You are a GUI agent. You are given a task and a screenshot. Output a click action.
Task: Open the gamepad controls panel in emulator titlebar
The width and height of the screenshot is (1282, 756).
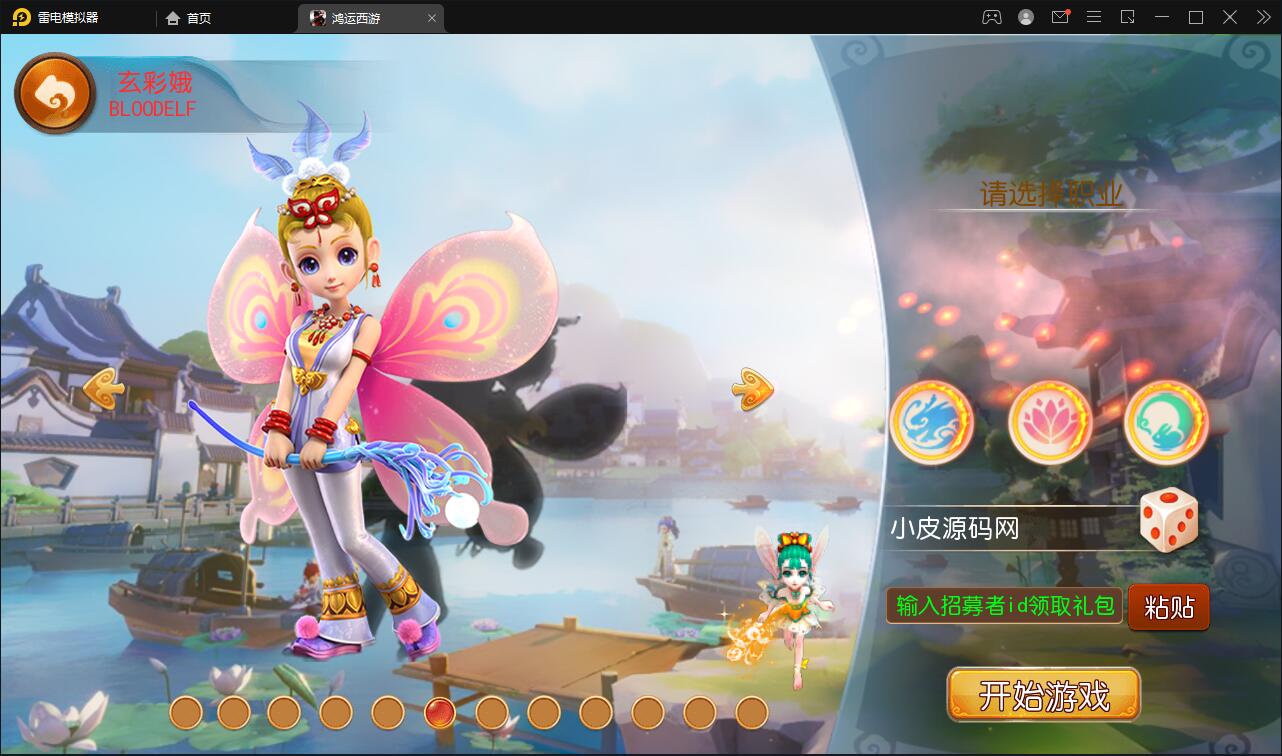tap(991, 17)
